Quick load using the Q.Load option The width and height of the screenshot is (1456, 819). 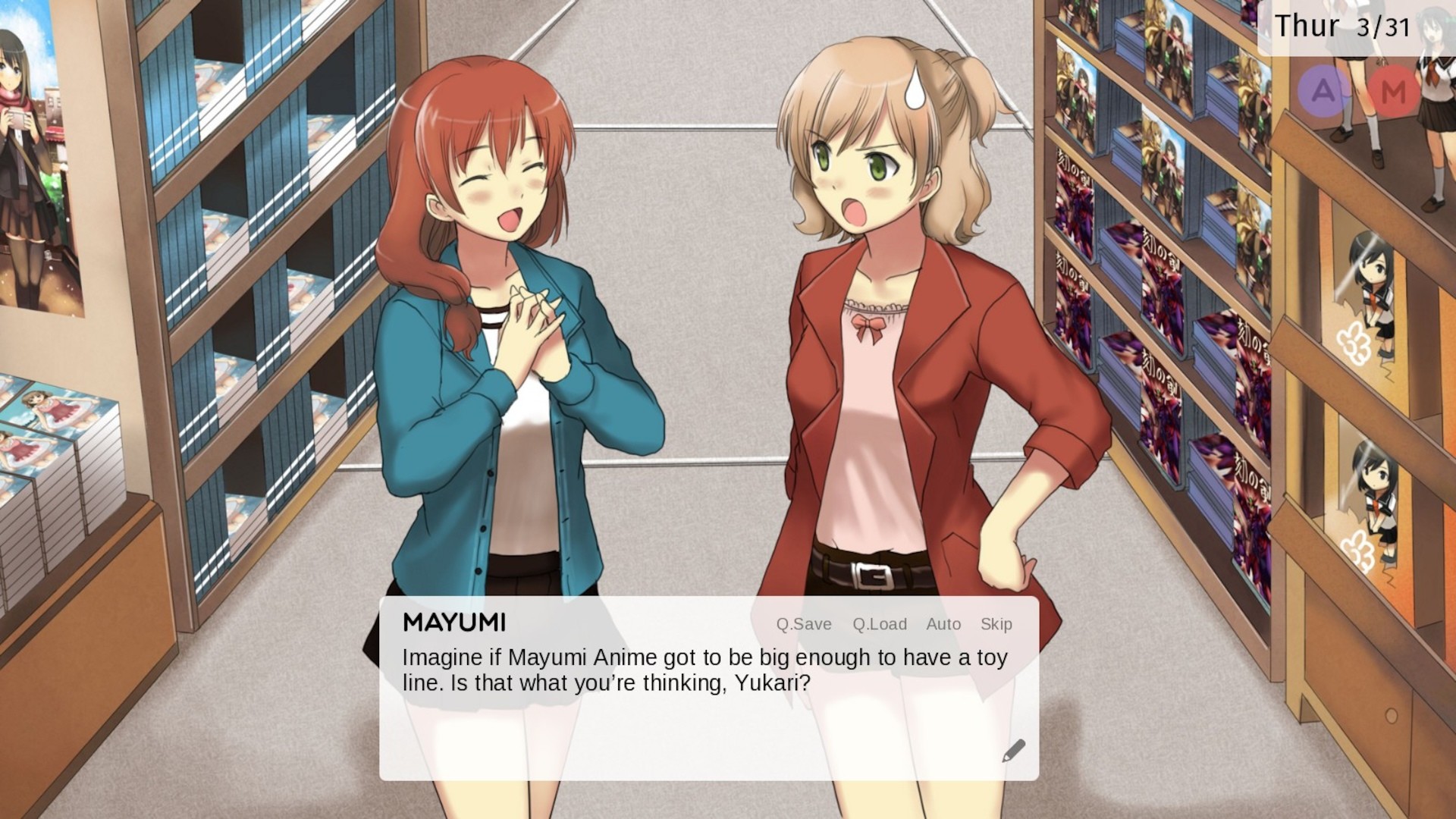coord(880,624)
